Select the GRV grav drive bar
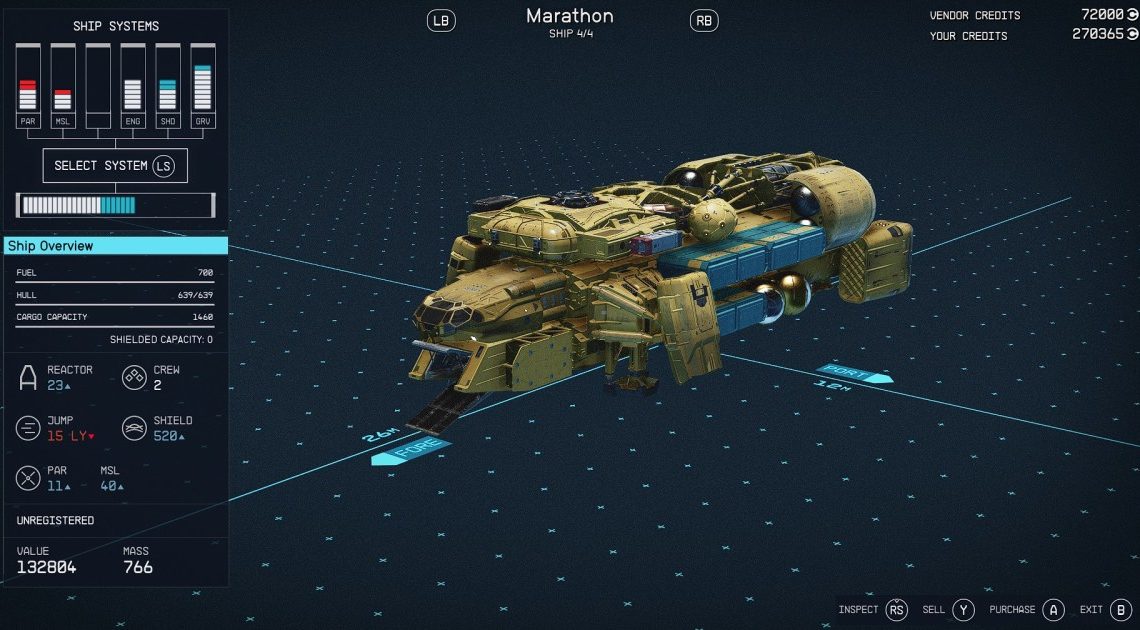This screenshot has height=630, width=1140. [202, 86]
